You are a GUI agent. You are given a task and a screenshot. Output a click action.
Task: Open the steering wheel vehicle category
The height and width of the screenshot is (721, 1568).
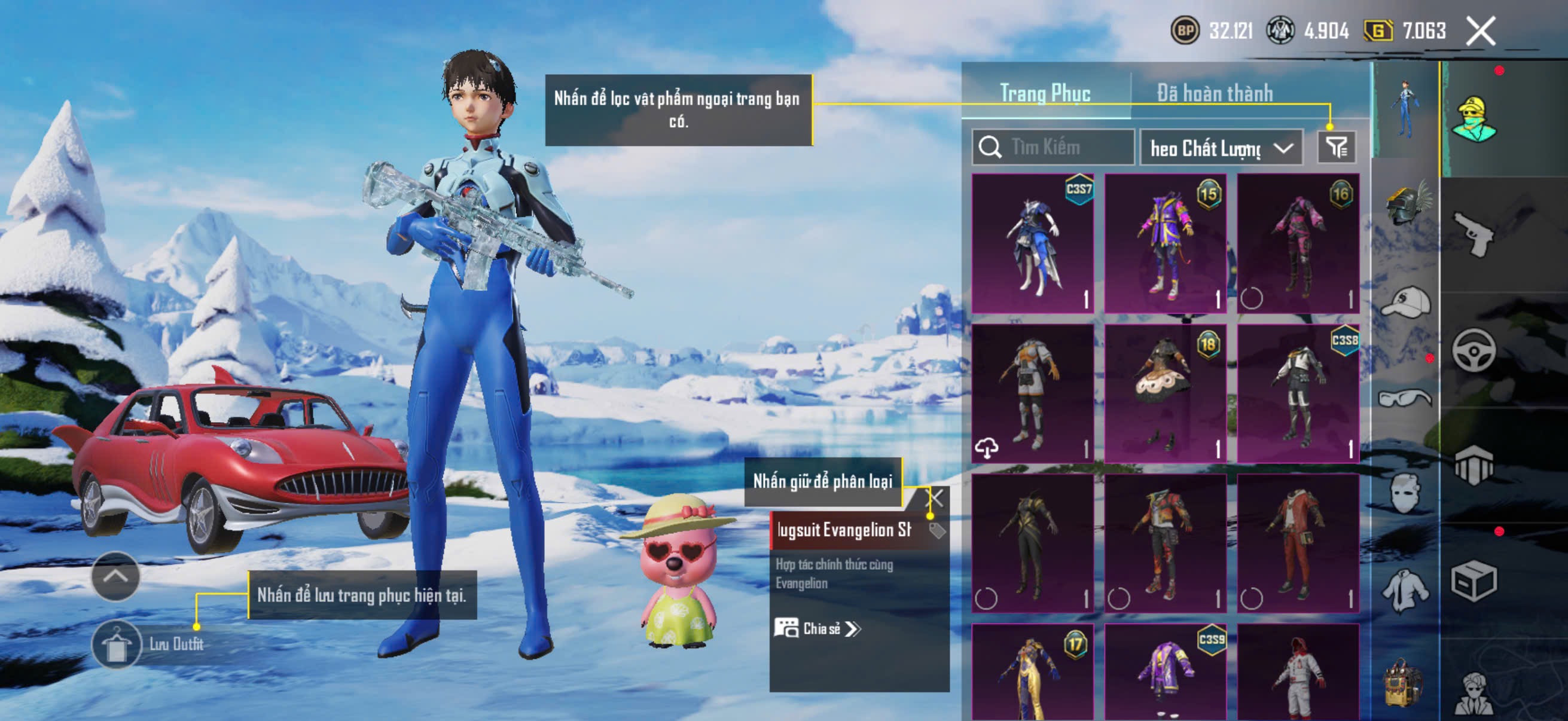(x=1473, y=350)
